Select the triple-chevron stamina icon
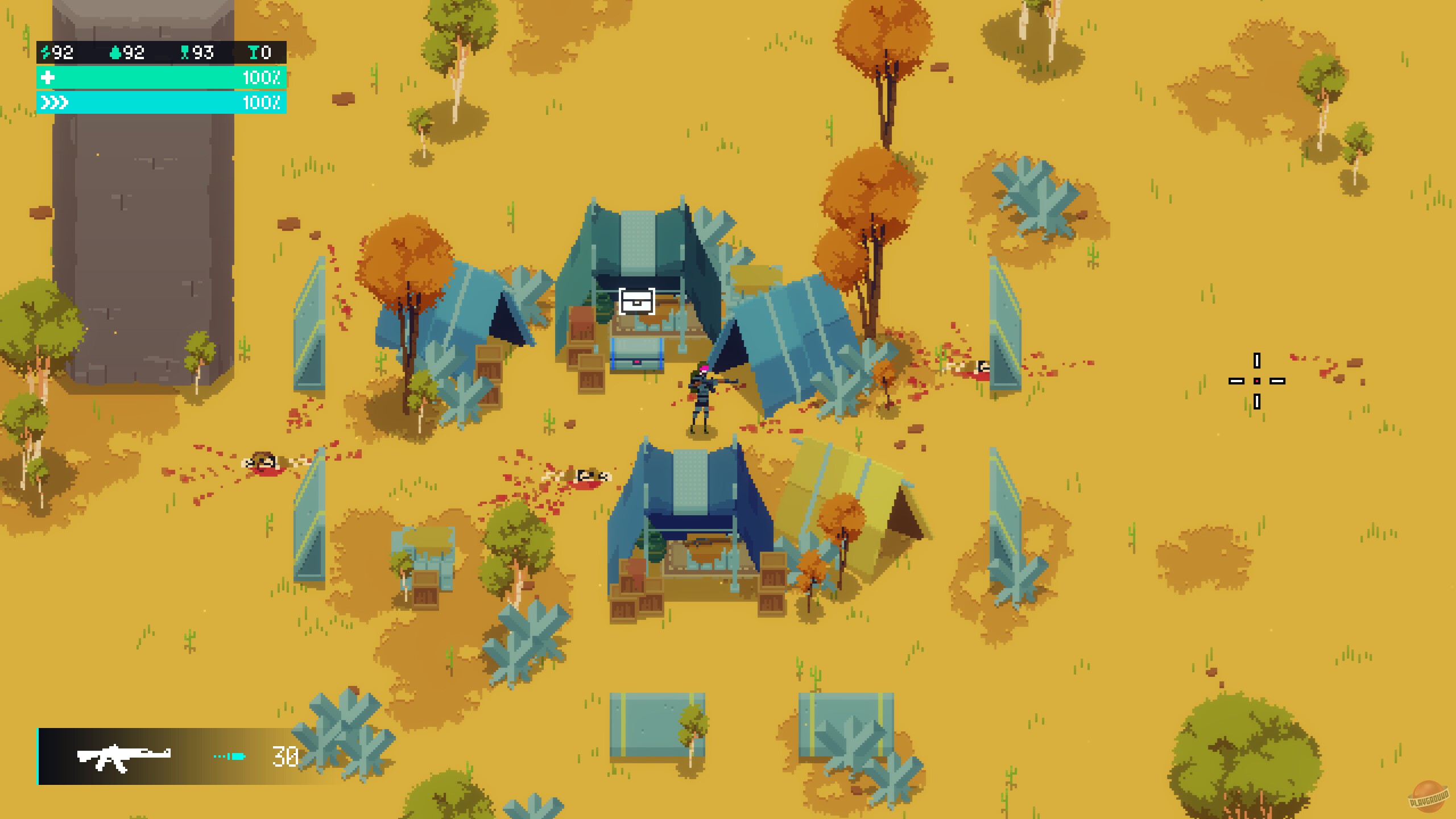The width and height of the screenshot is (1456, 819). tap(53, 104)
